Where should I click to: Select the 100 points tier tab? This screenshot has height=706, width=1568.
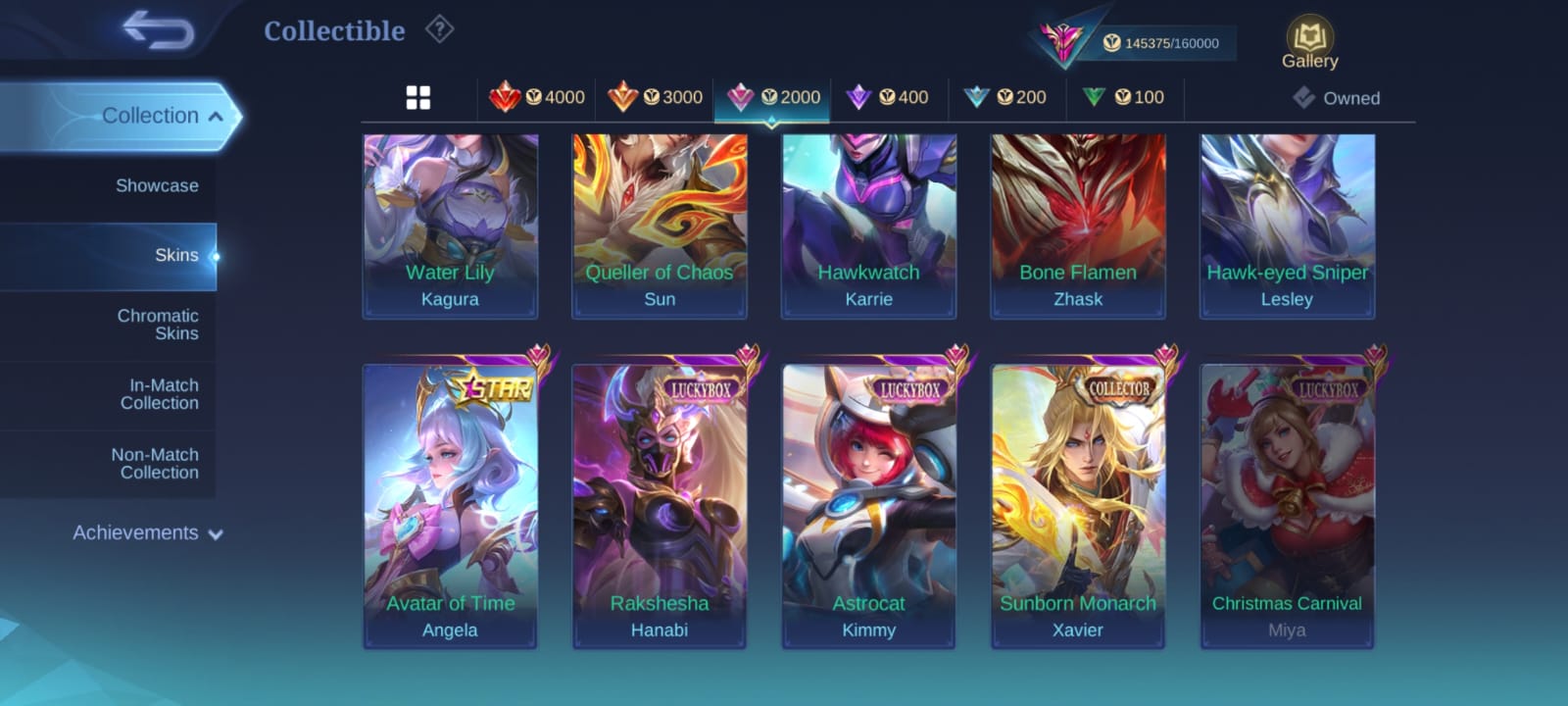coord(1124,97)
